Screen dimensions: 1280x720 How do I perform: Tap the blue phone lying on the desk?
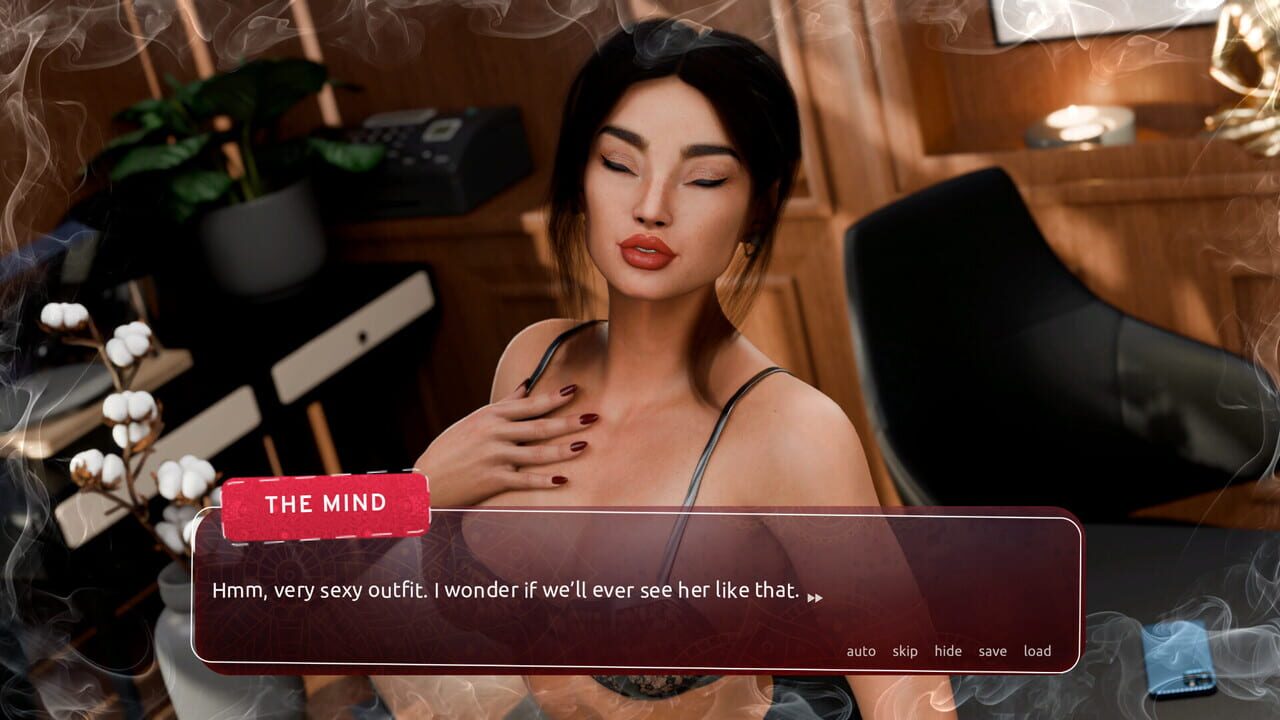point(1180,662)
